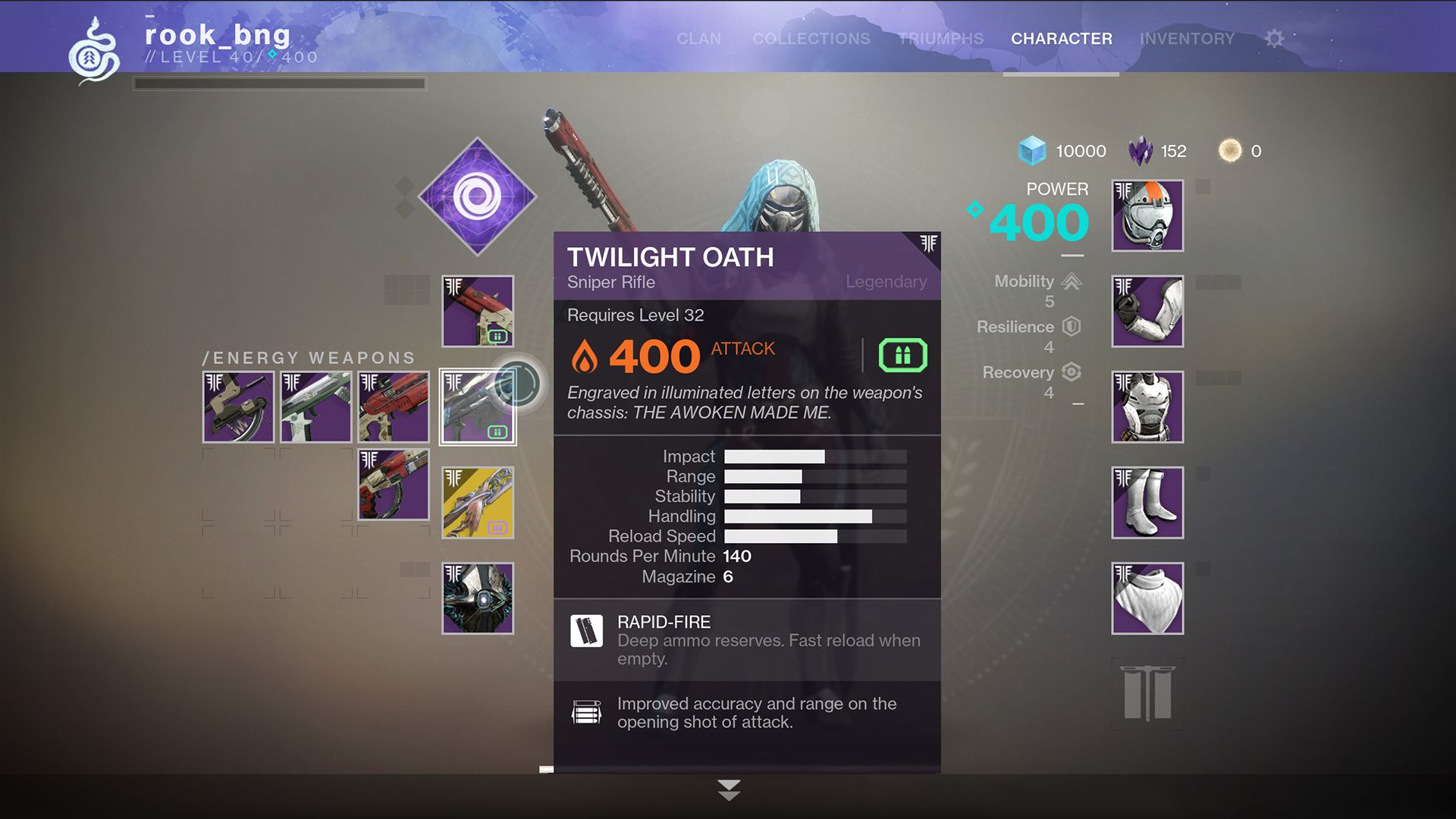Select the yellow exotic energy weapon icon
This screenshot has width=1456, height=819.
click(477, 502)
